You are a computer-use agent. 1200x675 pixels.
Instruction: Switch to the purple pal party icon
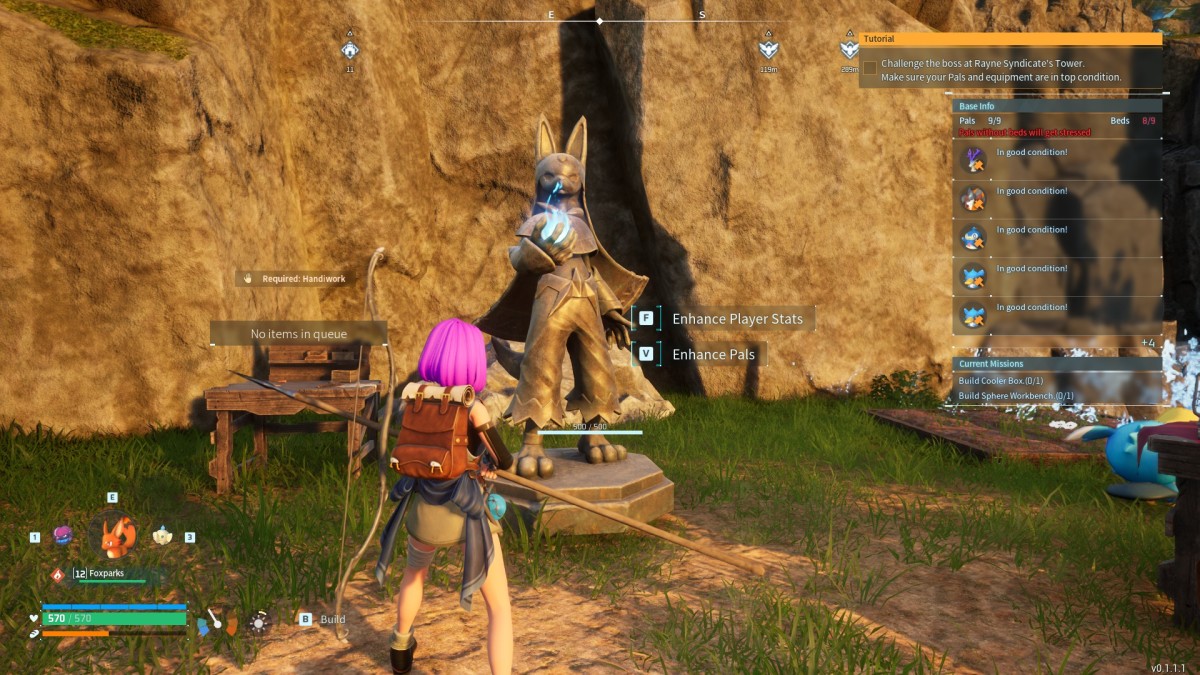click(x=62, y=536)
